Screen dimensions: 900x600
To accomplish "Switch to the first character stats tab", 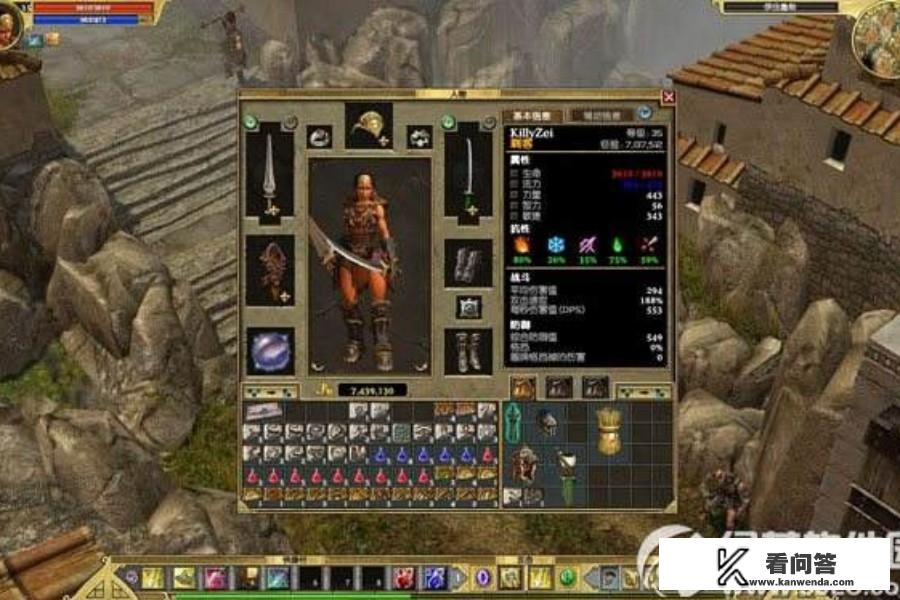I will (x=533, y=116).
